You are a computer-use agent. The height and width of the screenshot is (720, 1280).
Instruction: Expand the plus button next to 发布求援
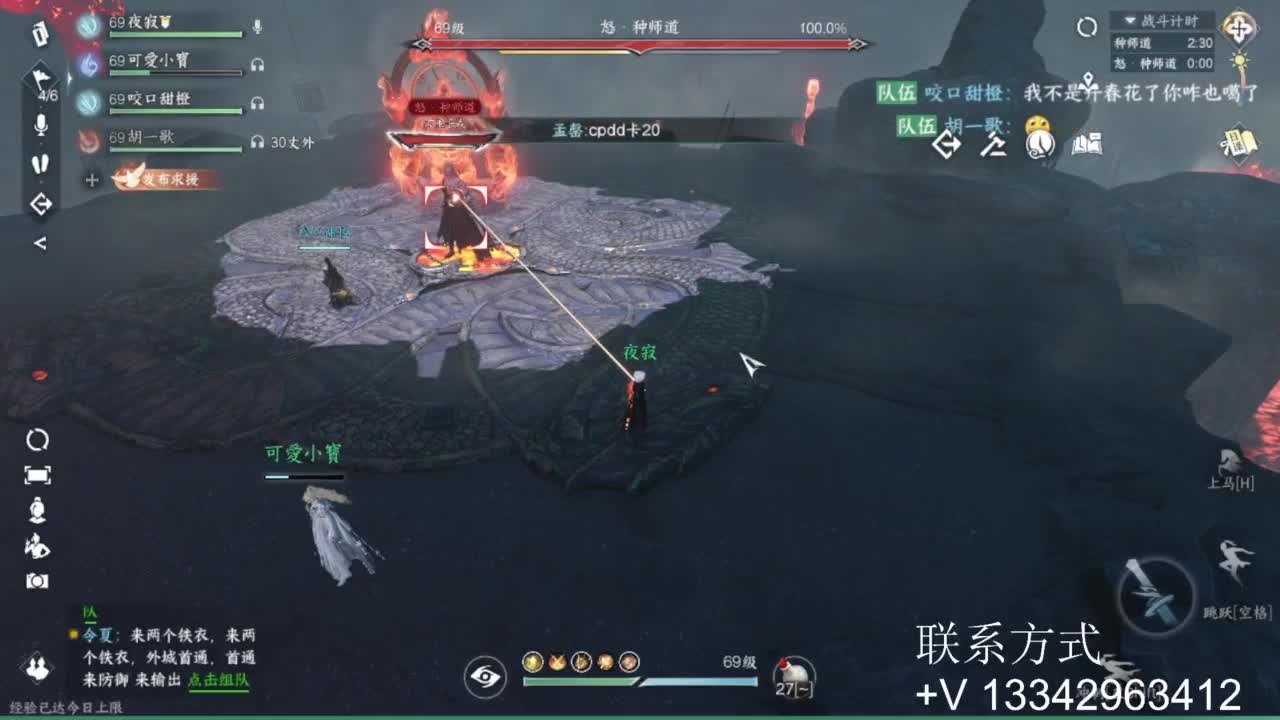click(90, 177)
